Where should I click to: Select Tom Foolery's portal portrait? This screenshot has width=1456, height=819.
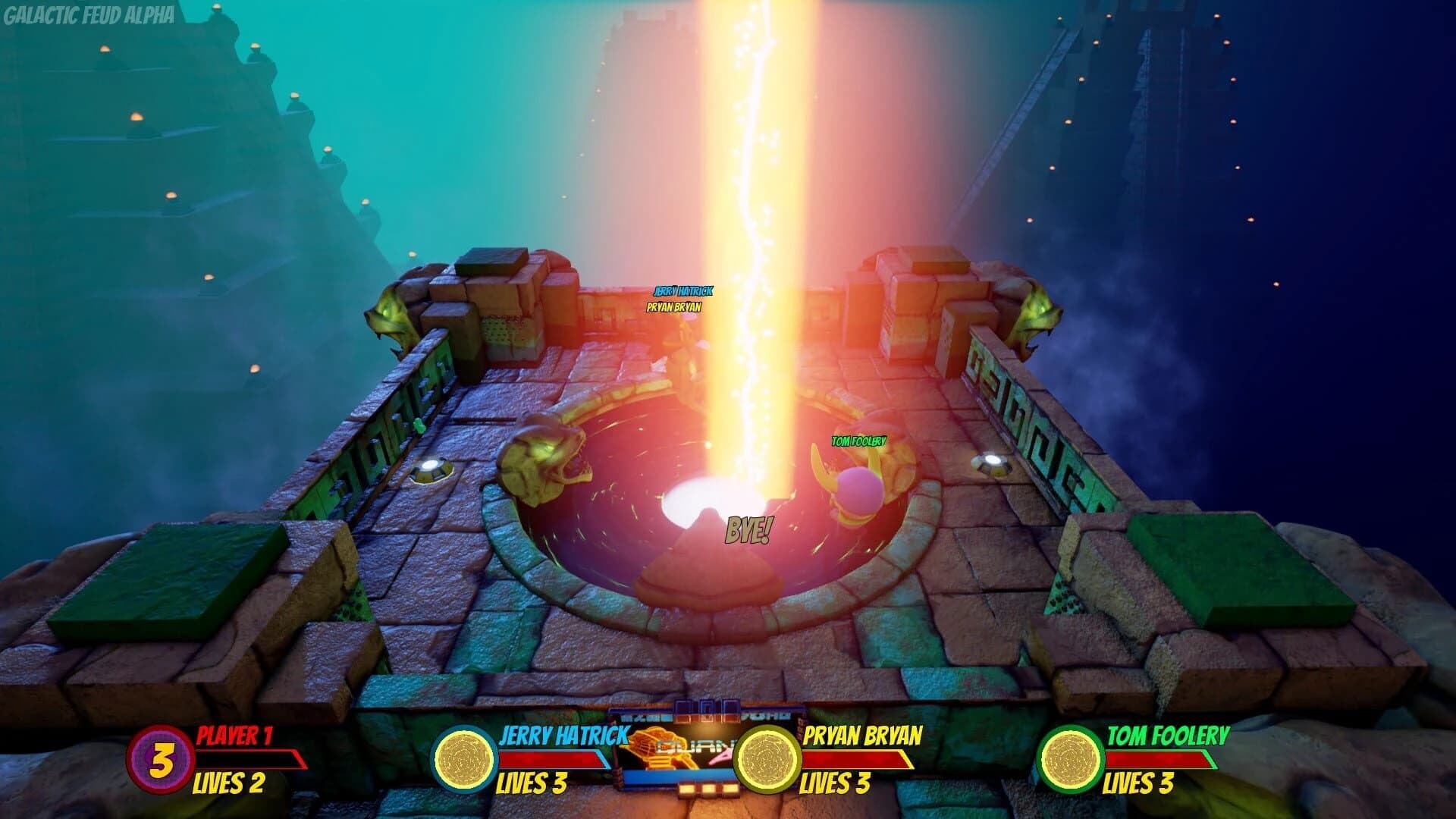tap(1072, 758)
